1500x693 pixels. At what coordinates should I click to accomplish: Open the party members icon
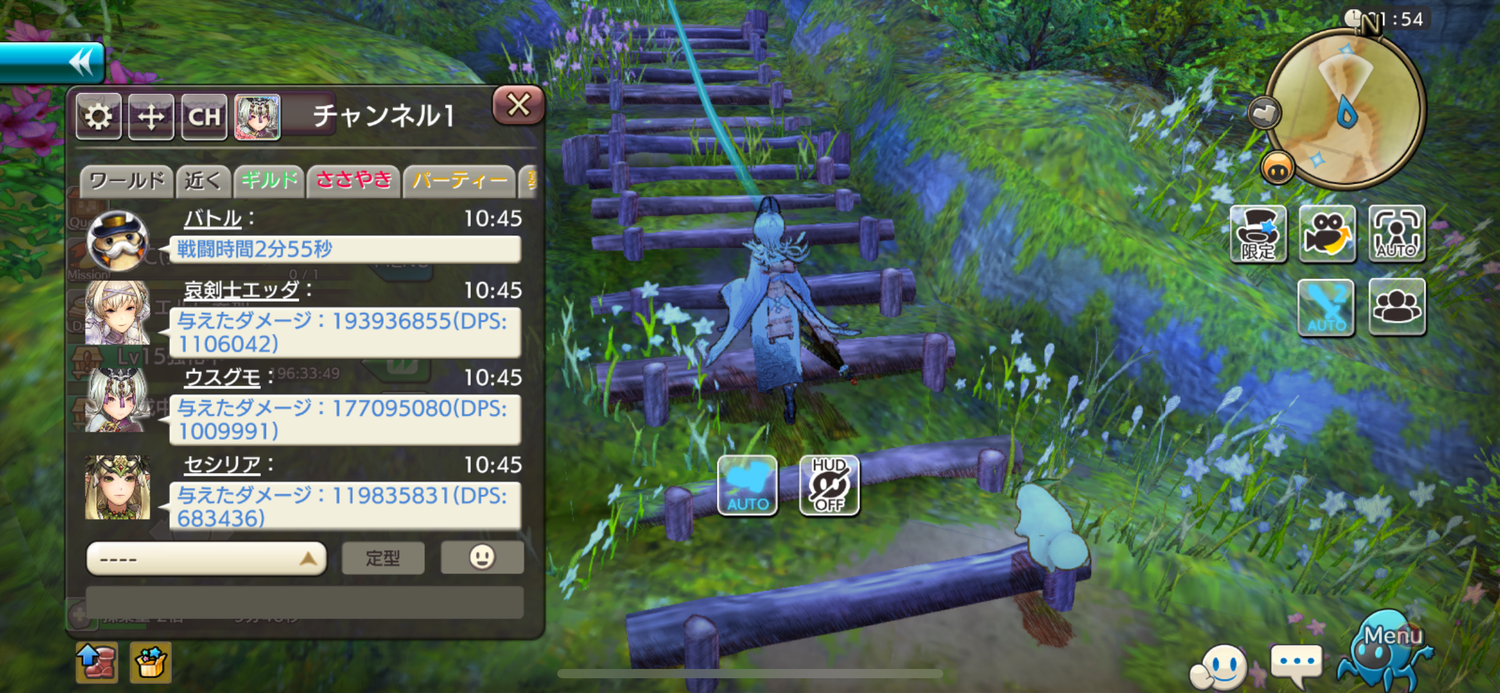click(x=1396, y=307)
